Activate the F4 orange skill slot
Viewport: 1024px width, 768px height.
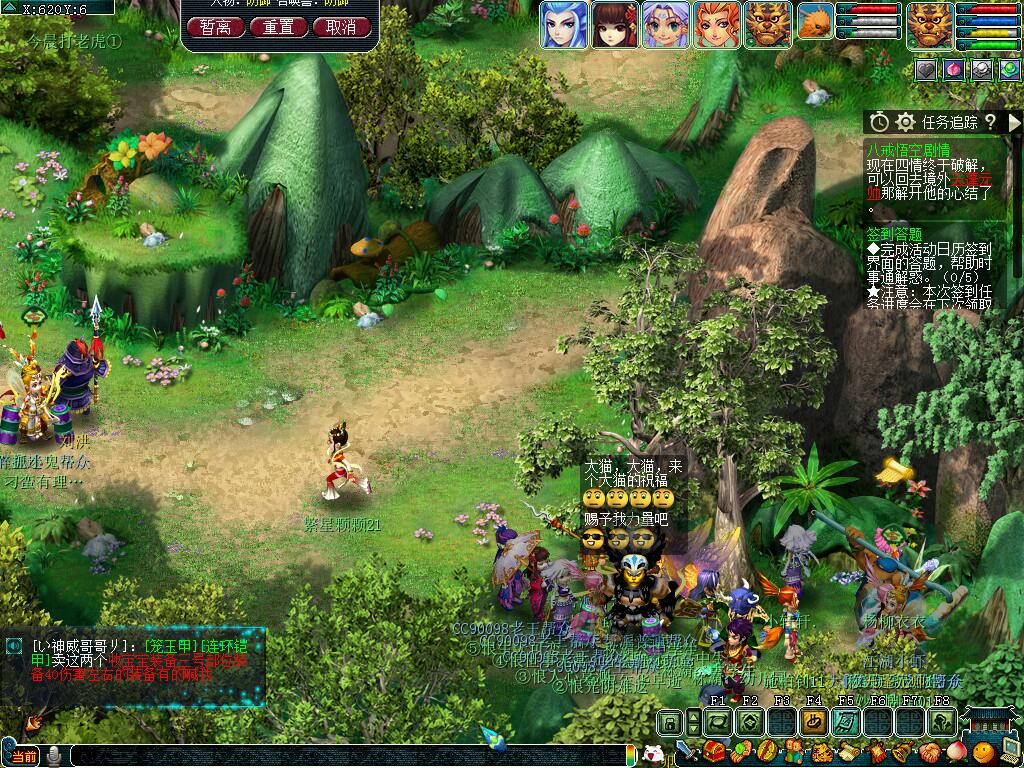(x=814, y=722)
